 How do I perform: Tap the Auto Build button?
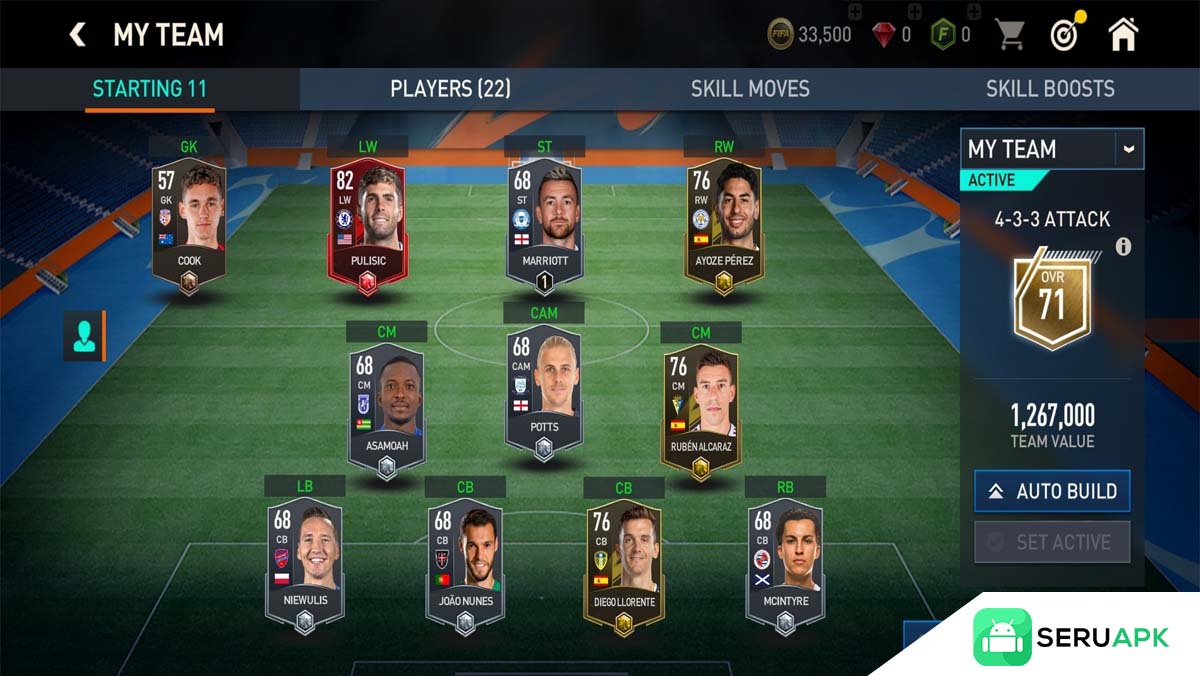coord(1052,491)
